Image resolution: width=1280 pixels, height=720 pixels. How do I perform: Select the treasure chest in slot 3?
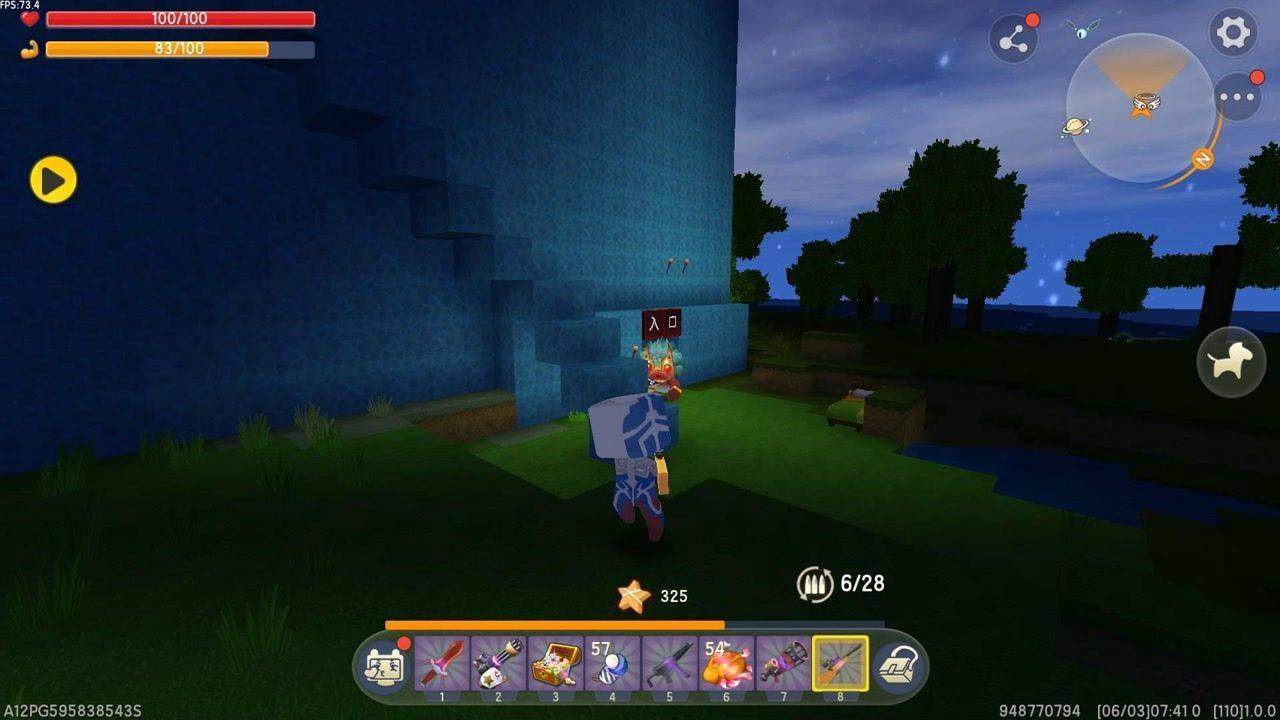[555, 662]
